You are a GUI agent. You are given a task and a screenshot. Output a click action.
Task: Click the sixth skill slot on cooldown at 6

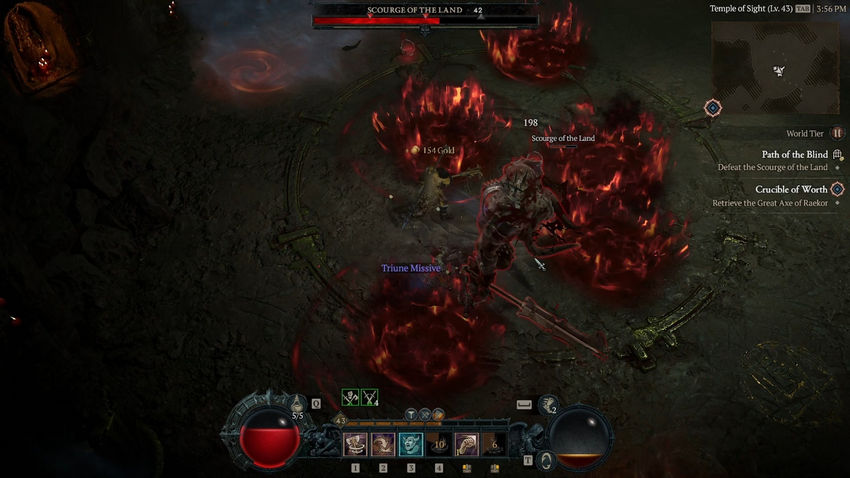[x=494, y=445]
